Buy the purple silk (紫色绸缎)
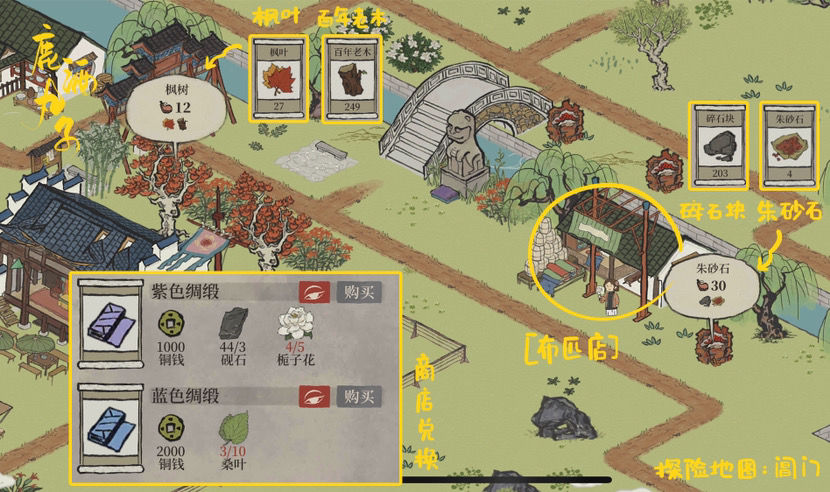 [x=359, y=292]
